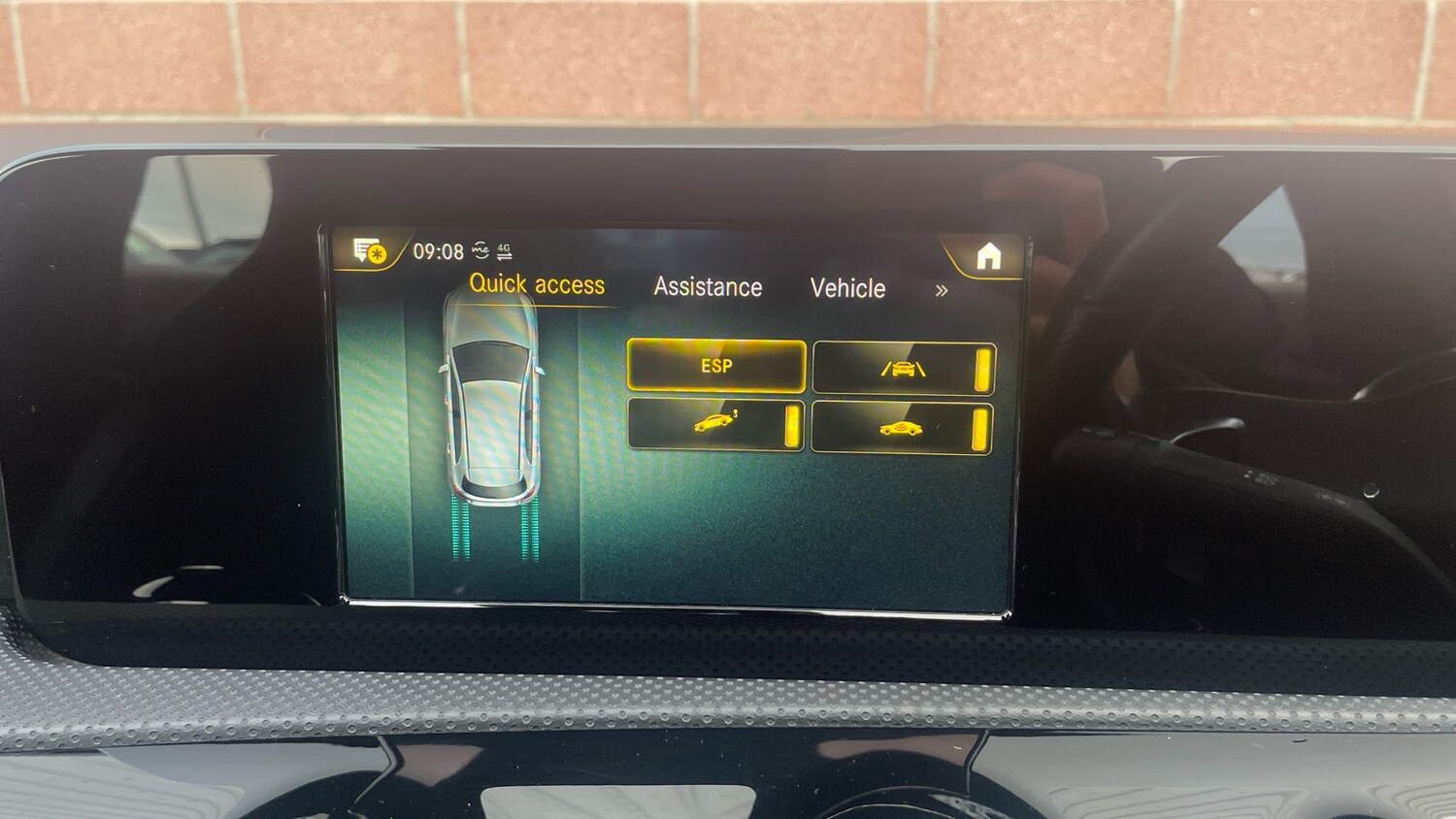The height and width of the screenshot is (819, 1456).
Task: Expand more tabs with the double chevron
Action: coord(943,290)
